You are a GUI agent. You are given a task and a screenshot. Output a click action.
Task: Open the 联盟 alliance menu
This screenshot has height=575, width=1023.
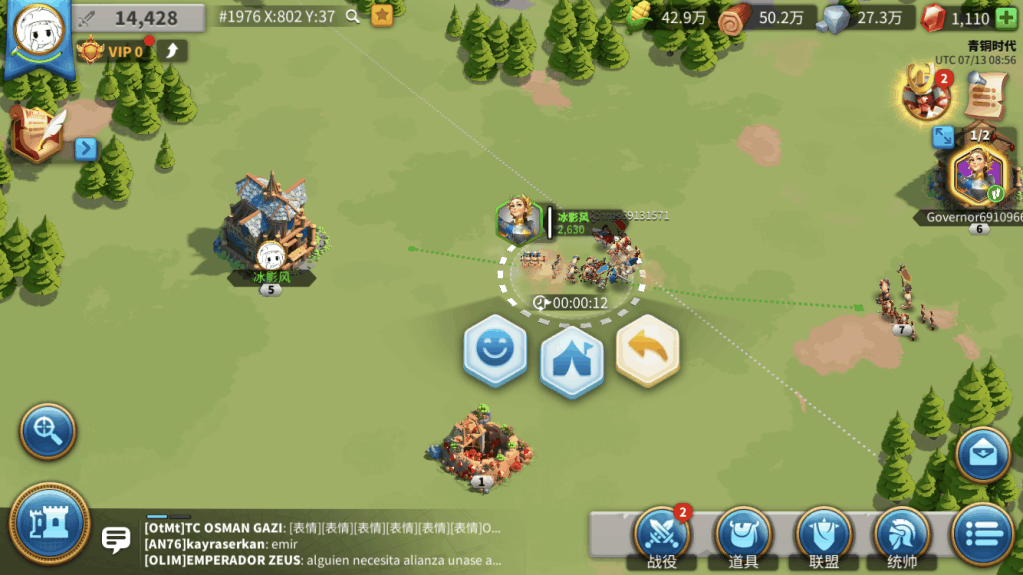823,537
